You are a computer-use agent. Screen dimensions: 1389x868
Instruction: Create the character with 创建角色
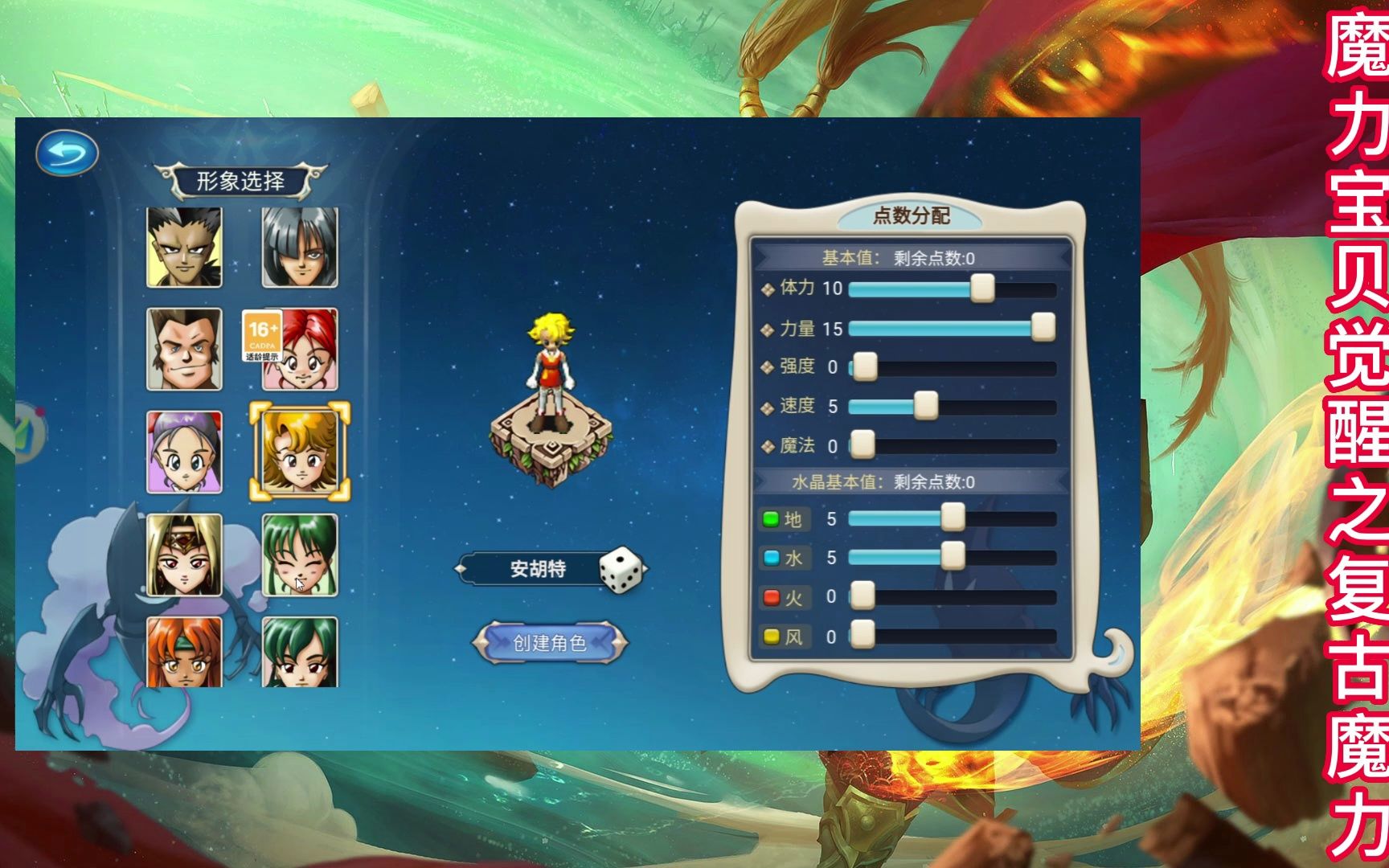click(x=550, y=643)
